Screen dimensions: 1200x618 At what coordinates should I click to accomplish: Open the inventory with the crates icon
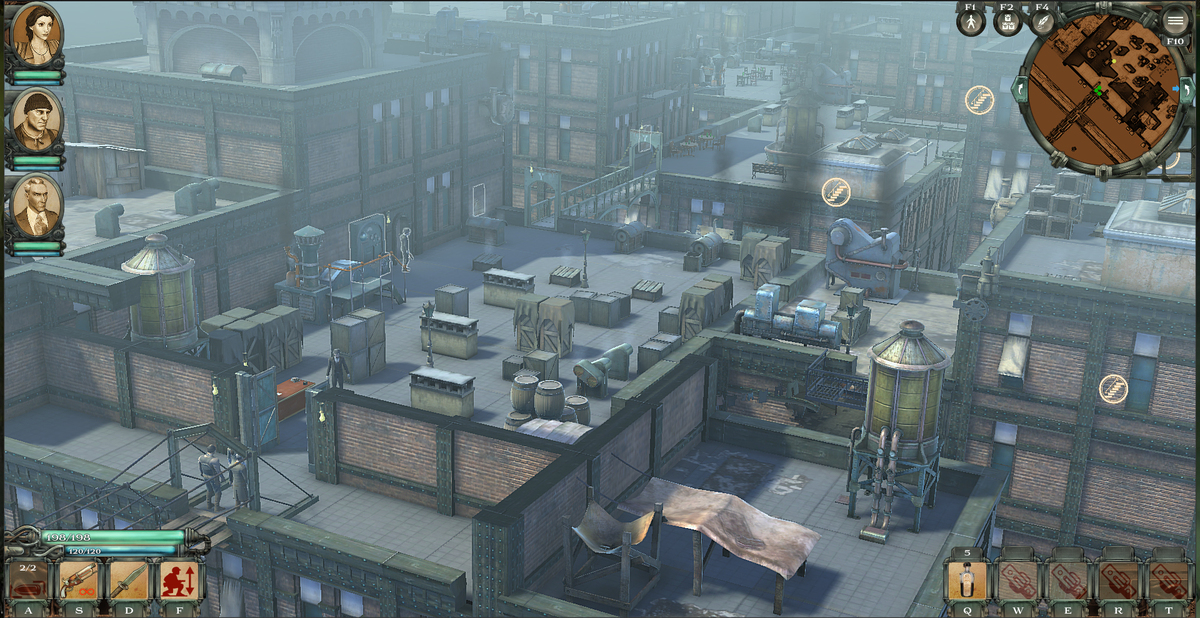click(1007, 23)
